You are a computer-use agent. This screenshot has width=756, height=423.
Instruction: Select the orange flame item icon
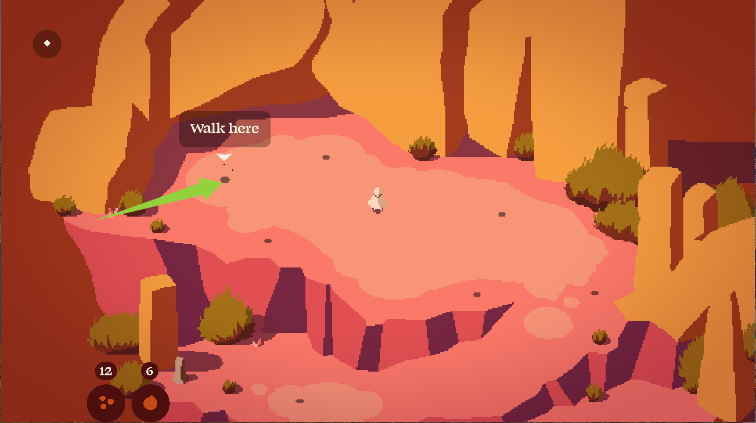(x=150, y=403)
